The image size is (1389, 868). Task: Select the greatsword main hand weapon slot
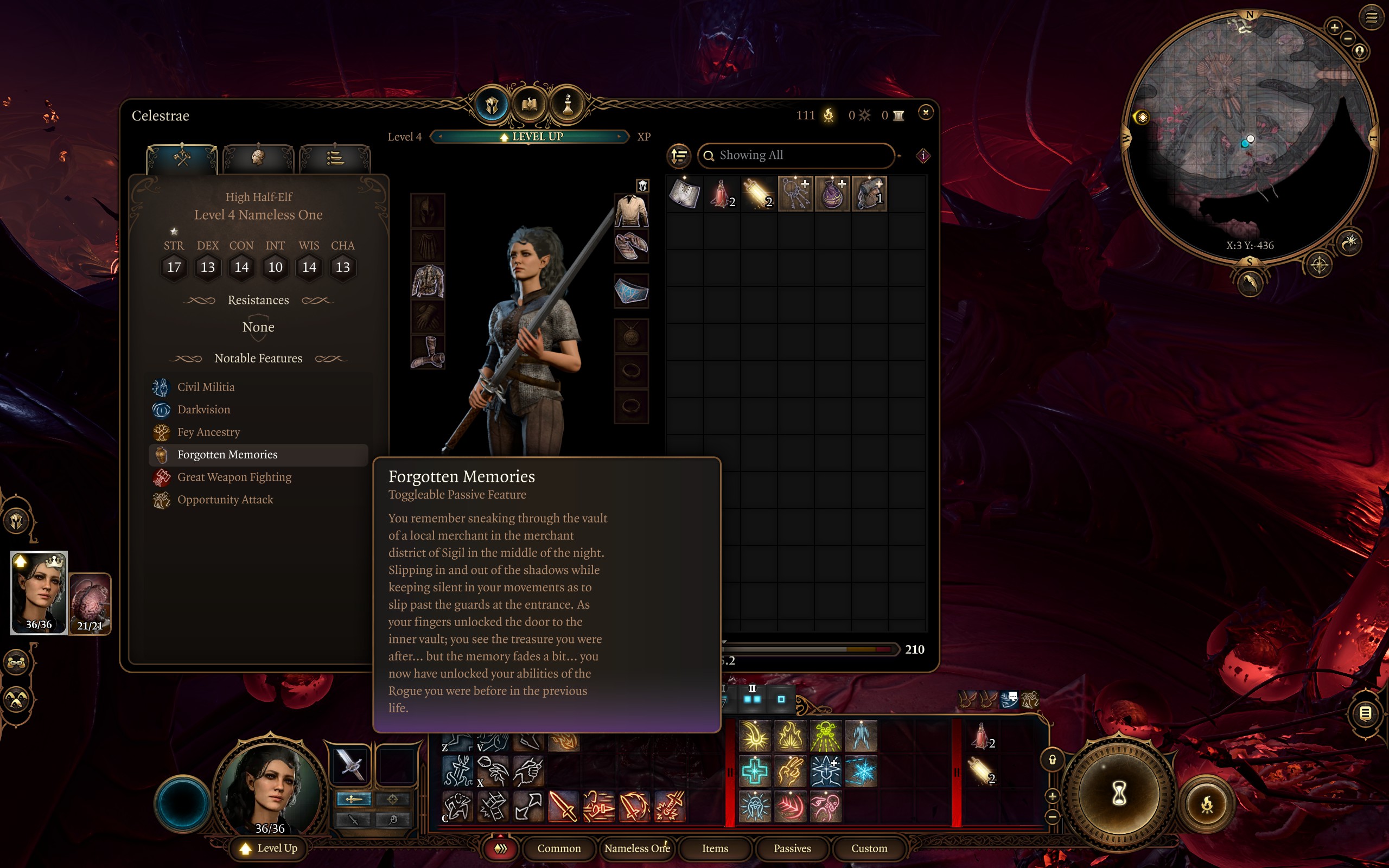pos(350,764)
